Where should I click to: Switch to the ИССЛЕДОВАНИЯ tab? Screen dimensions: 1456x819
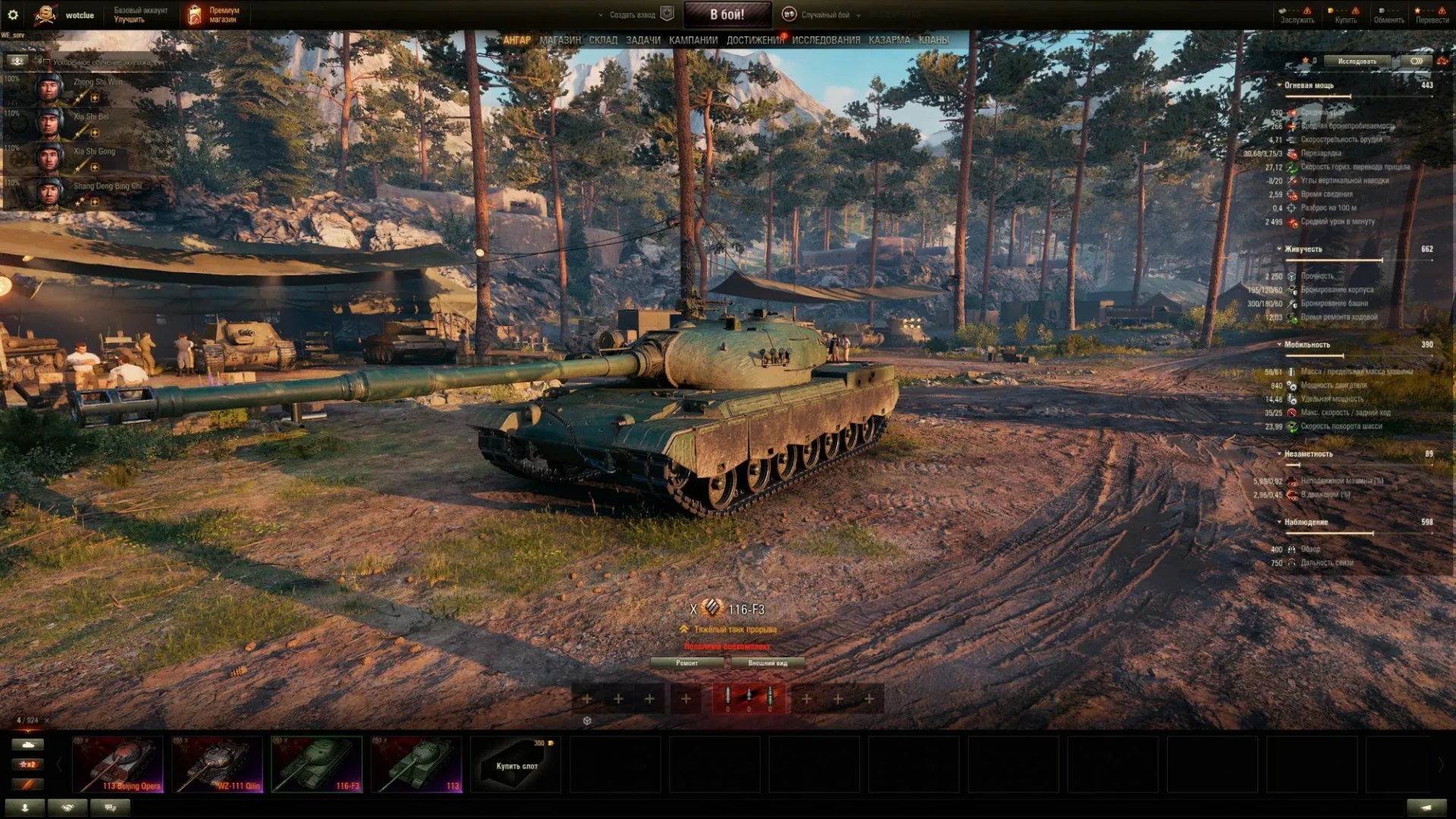tap(826, 40)
